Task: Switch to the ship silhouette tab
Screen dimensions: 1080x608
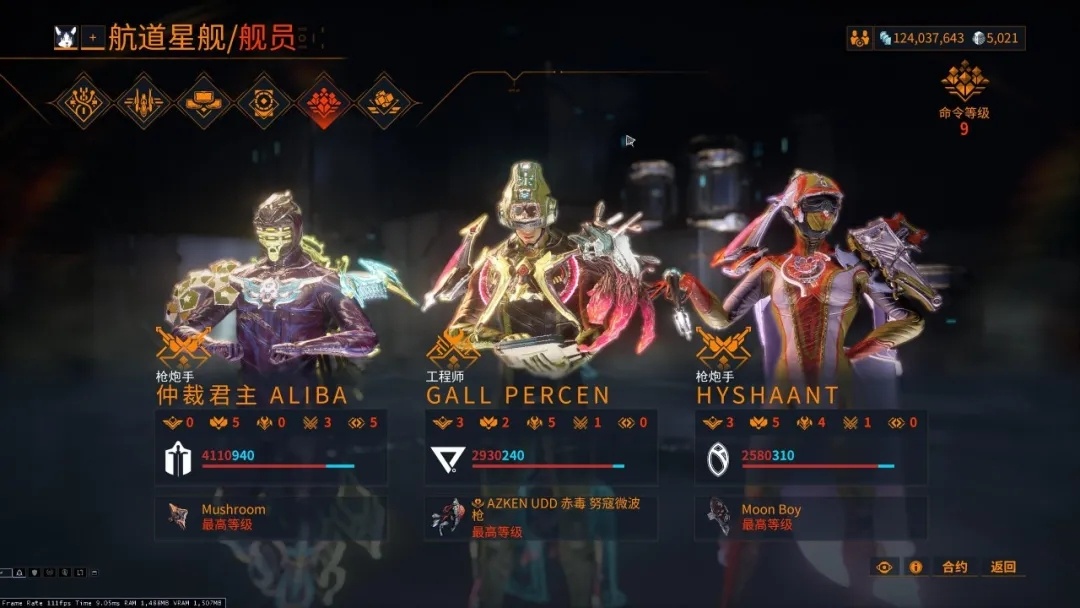Action: click(x=142, y=102)
